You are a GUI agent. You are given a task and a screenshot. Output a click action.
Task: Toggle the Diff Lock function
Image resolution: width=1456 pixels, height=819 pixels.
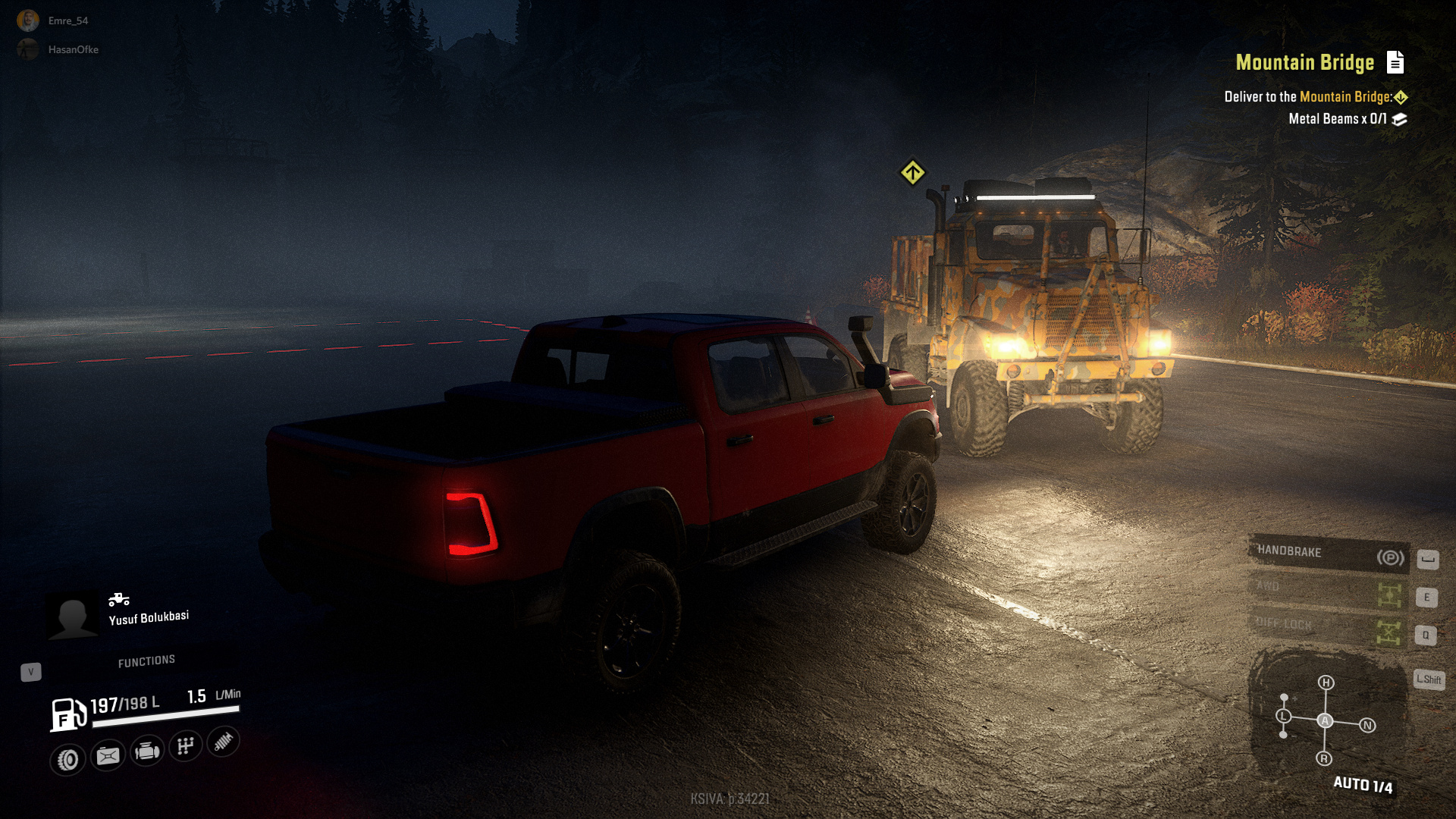1329,628
